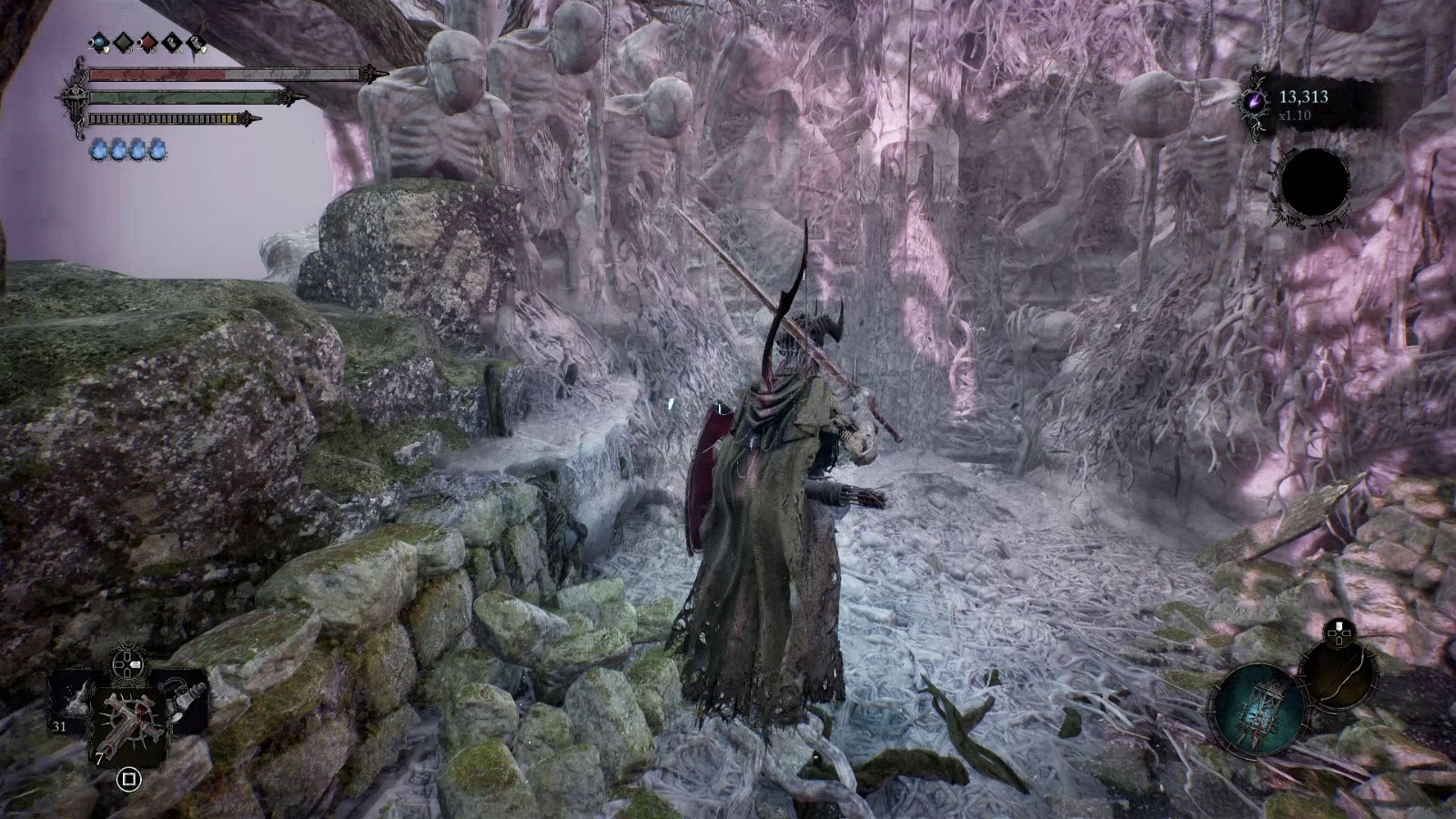Click the red diamond debuff icon

[x=148, y=42]
